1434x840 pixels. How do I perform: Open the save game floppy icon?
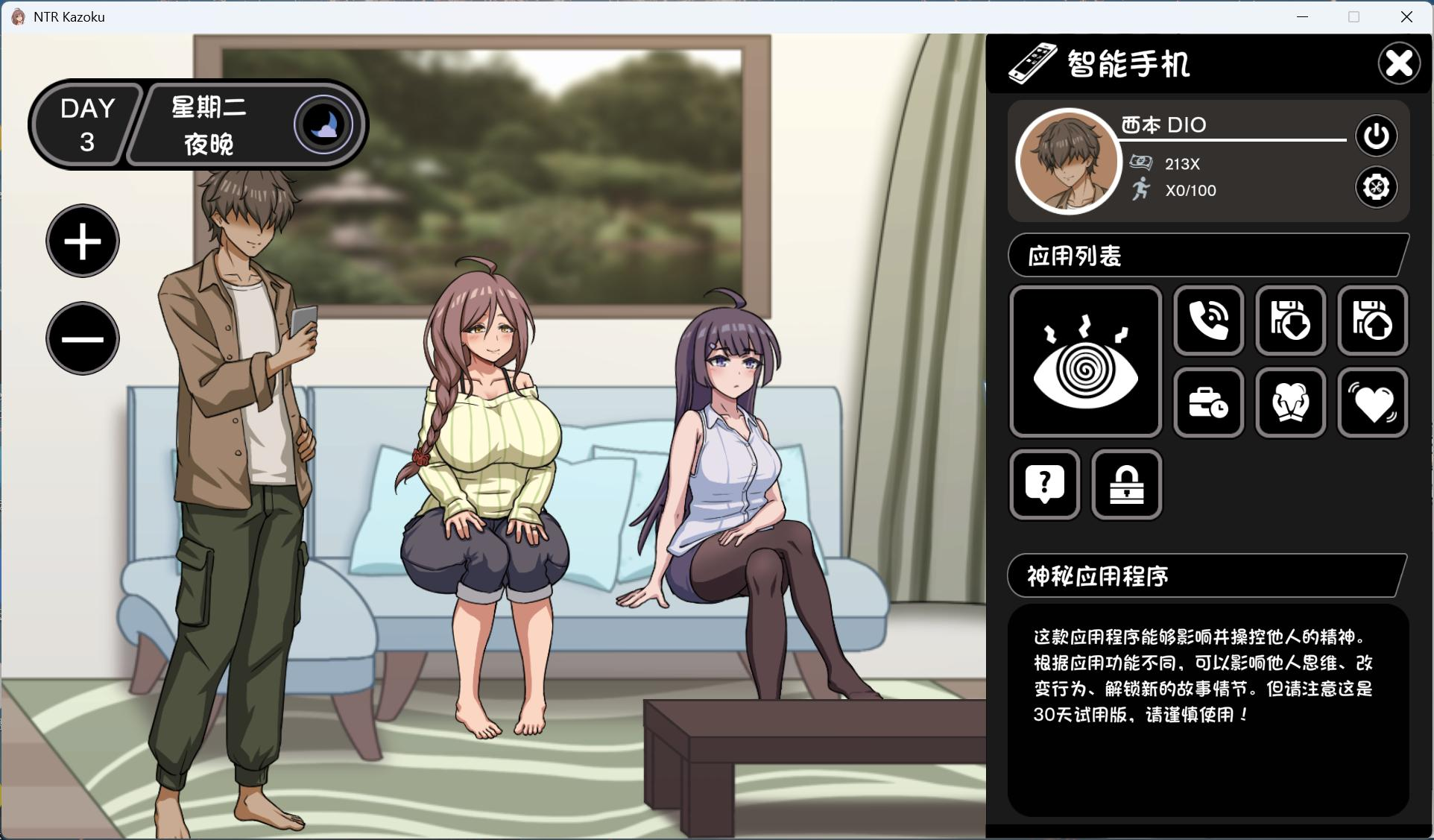click(1372, 320)
